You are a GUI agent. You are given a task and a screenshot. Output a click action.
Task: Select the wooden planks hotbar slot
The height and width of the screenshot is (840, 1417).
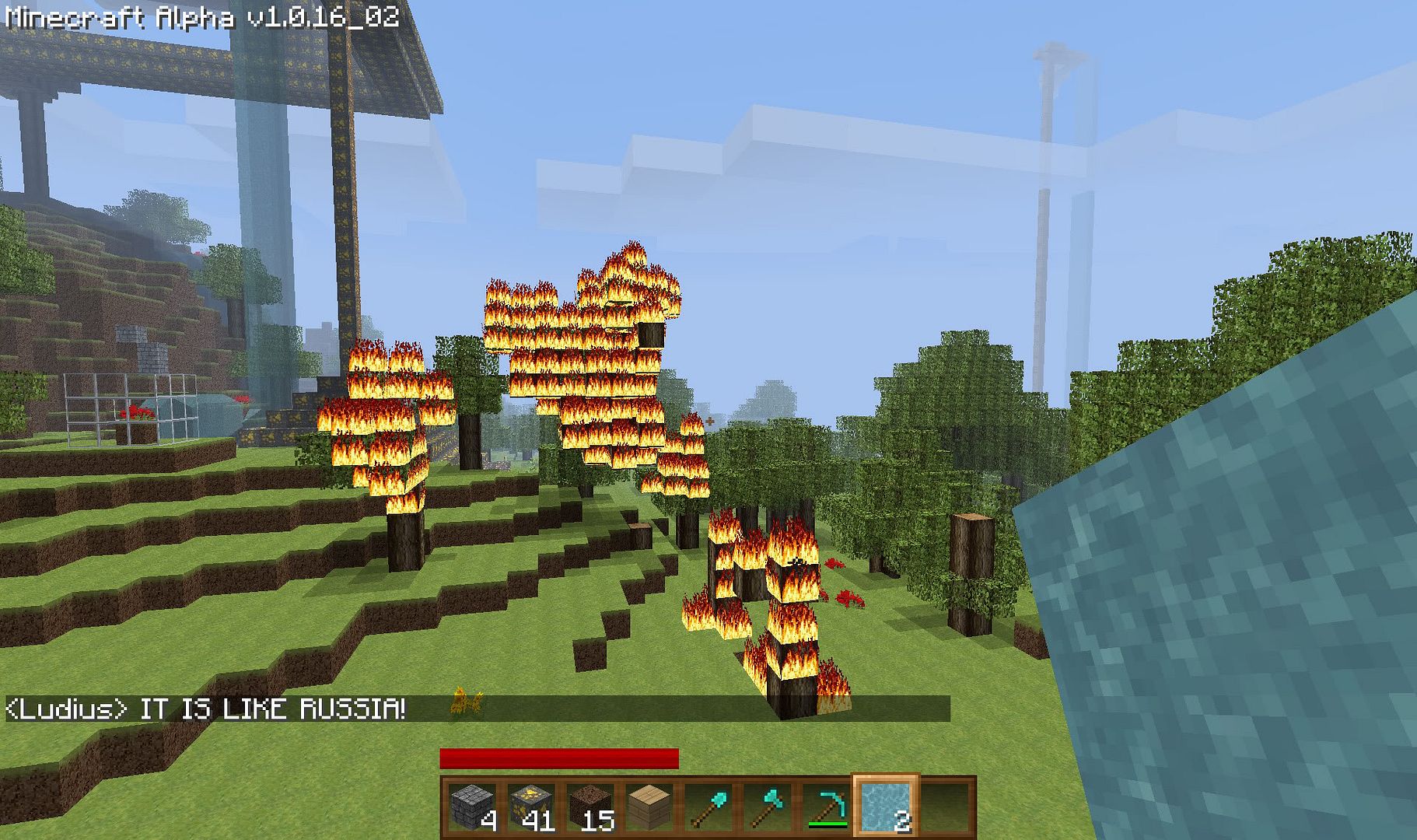(649, 808)
